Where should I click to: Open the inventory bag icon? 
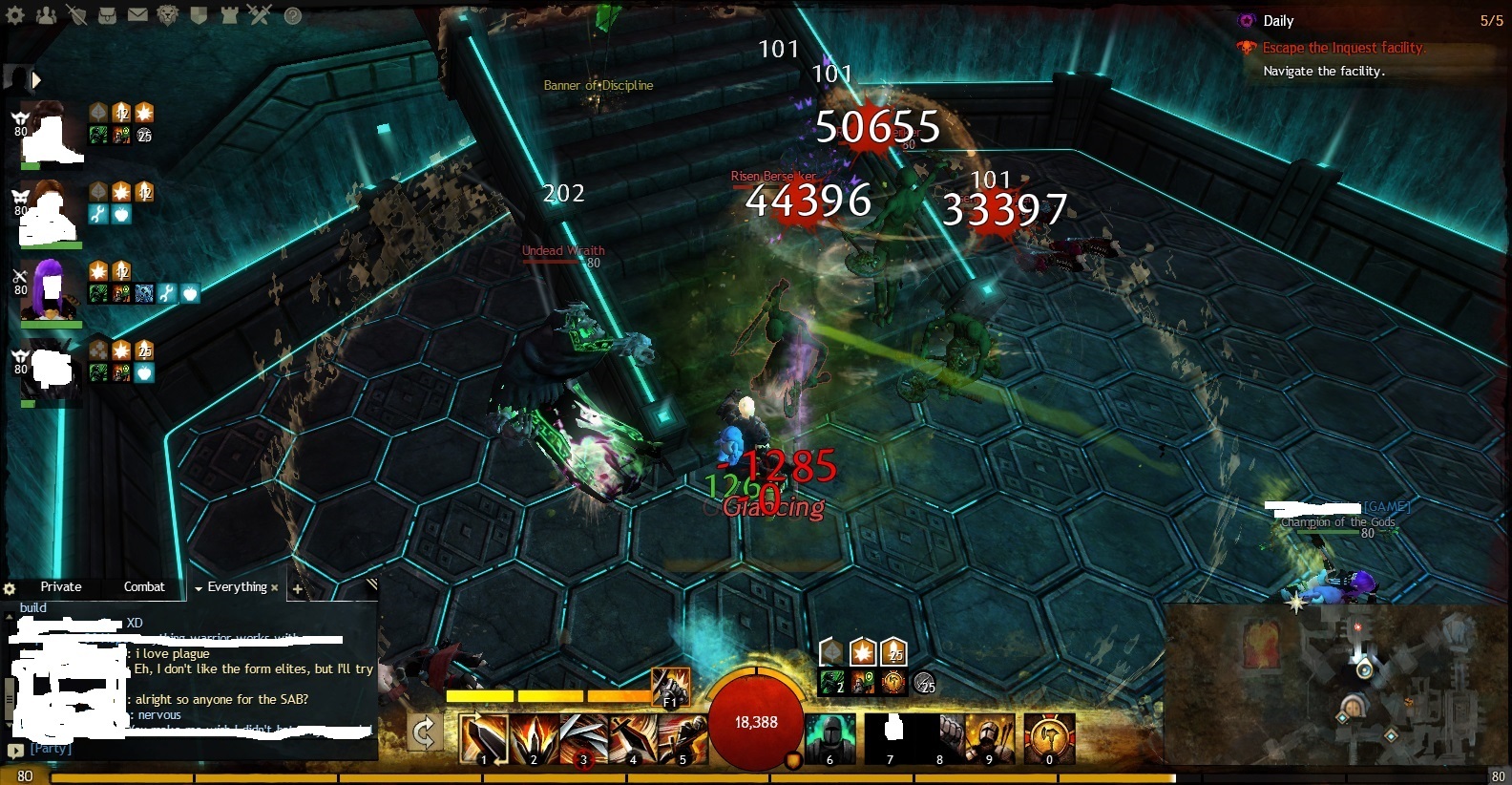108,15
